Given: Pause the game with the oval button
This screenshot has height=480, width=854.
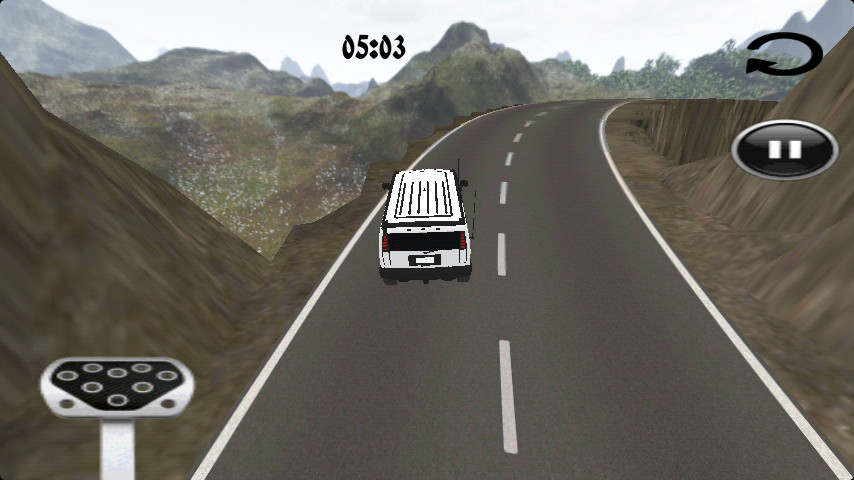Looking at the screenshot, I should 784,149.
